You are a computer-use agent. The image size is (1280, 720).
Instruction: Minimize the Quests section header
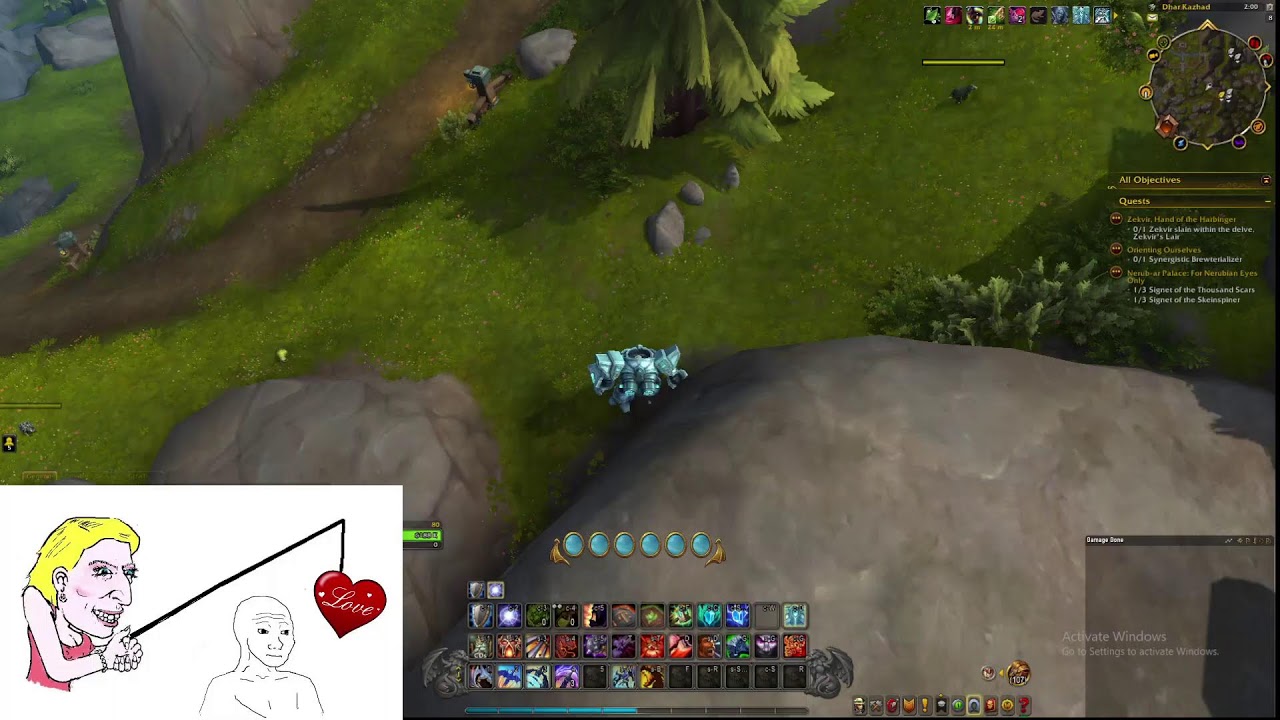[x=1267, y=201]
